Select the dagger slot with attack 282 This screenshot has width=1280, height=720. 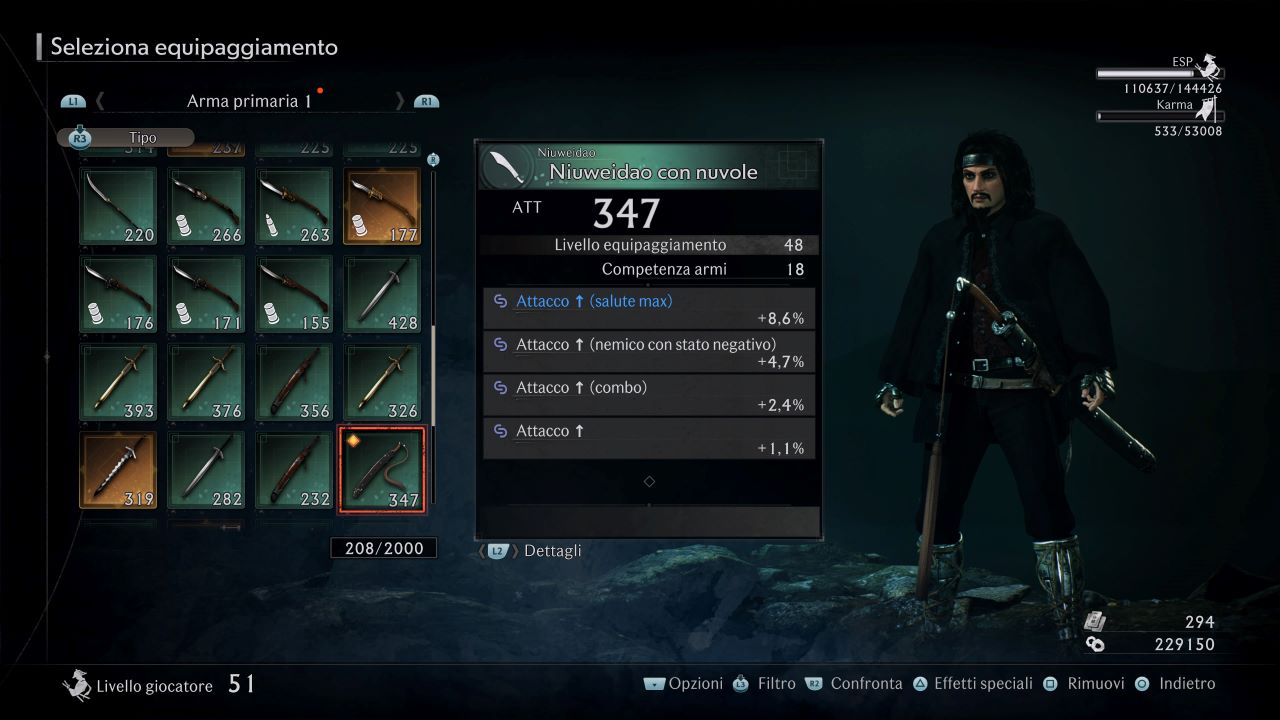[206, 469]
